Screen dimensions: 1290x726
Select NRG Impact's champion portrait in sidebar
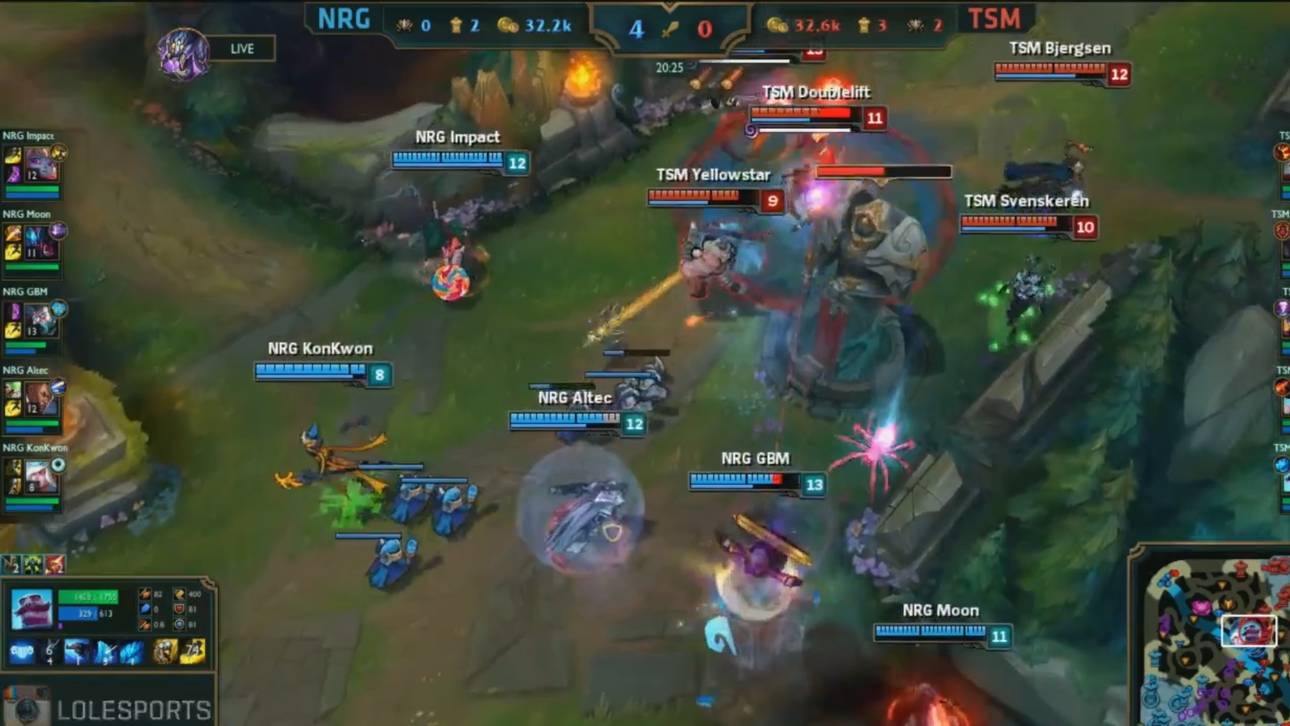click(41, 163)
